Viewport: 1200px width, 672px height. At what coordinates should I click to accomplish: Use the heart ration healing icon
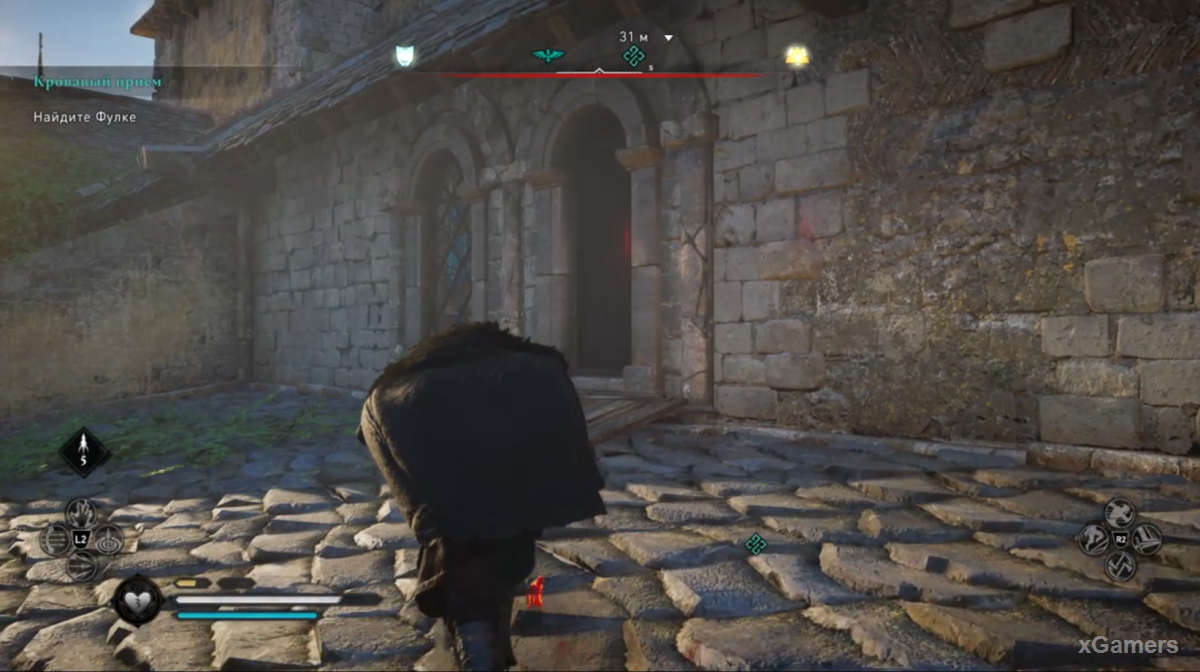pyautogui.click(x=137, y=600)
